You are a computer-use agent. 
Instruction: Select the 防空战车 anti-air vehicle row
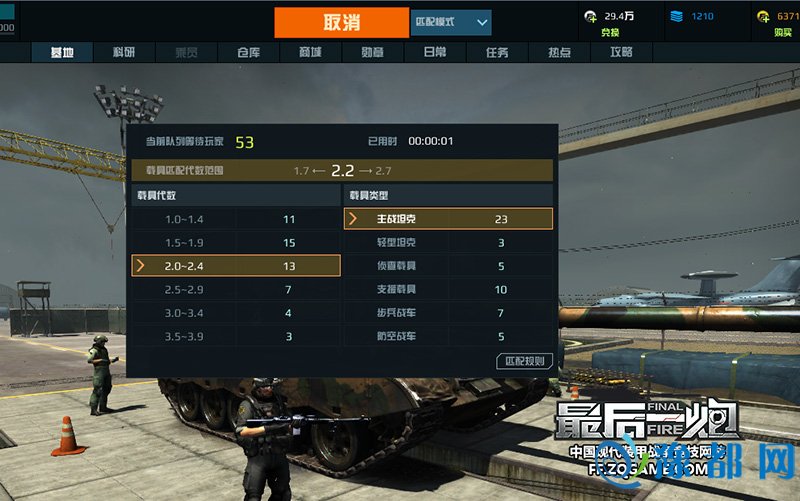[x=448, y=336]
